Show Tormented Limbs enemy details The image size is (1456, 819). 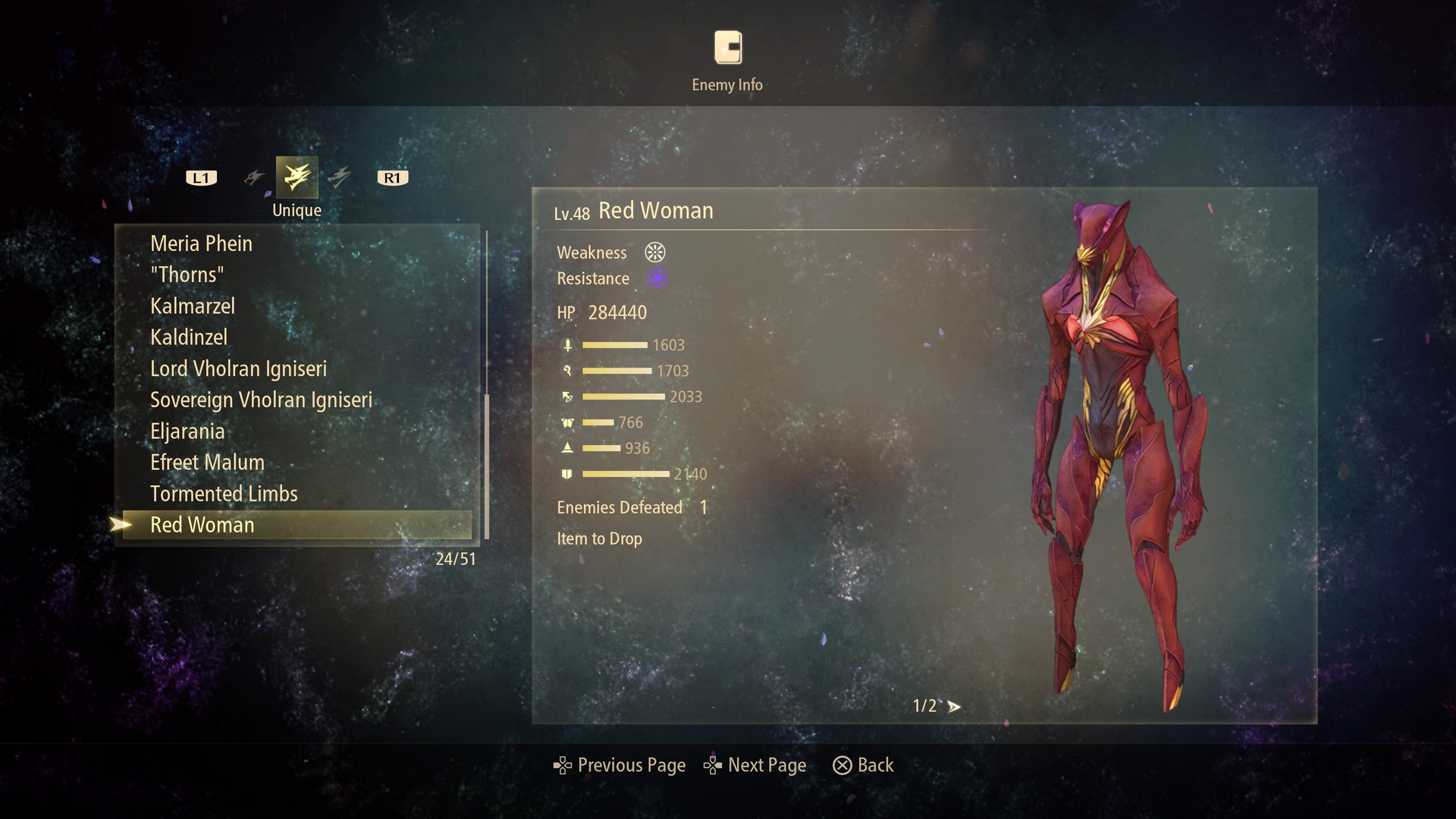[224, 494]
